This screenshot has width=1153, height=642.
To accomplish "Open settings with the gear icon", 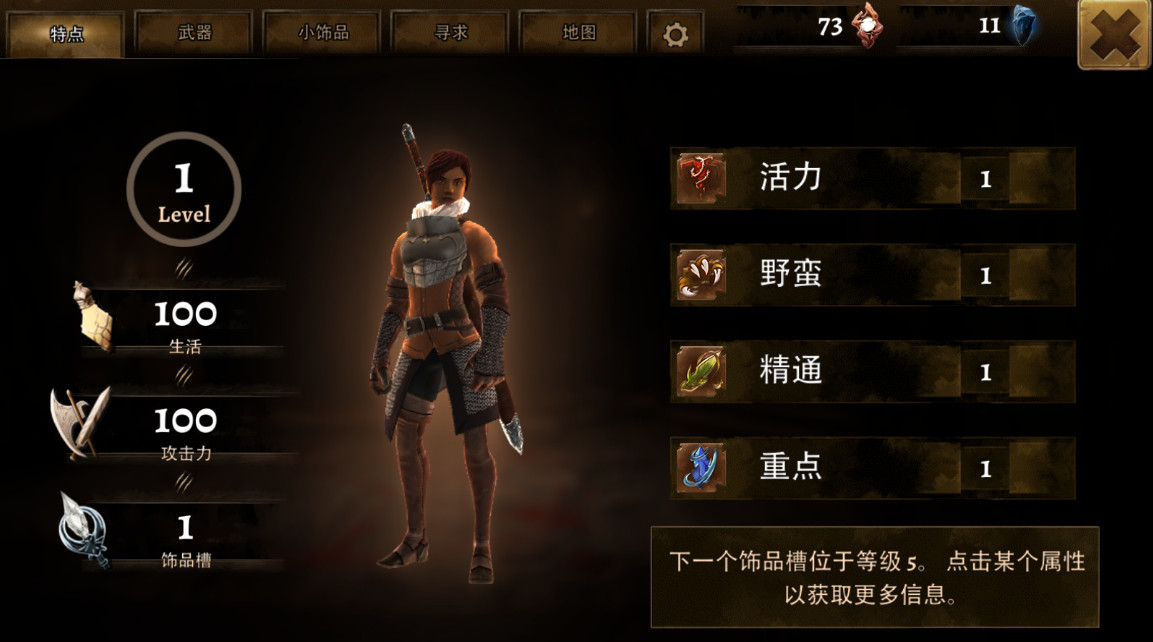I will (675, 35).
